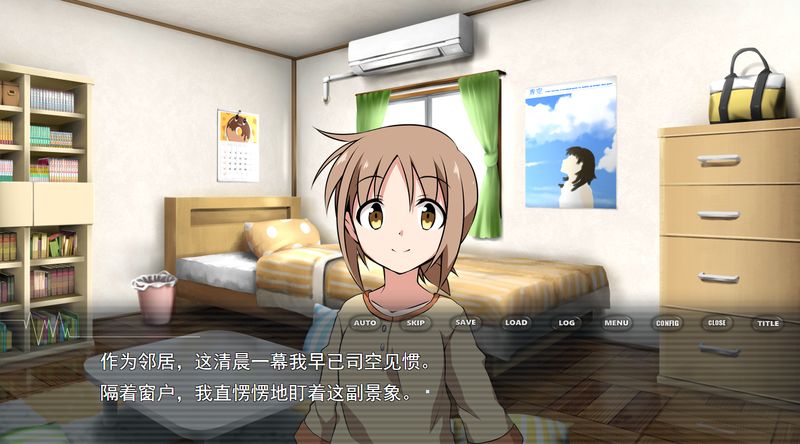The image size is (800, 444).
Task: Hide the text box with CLOSE
Action: (717, 323)
